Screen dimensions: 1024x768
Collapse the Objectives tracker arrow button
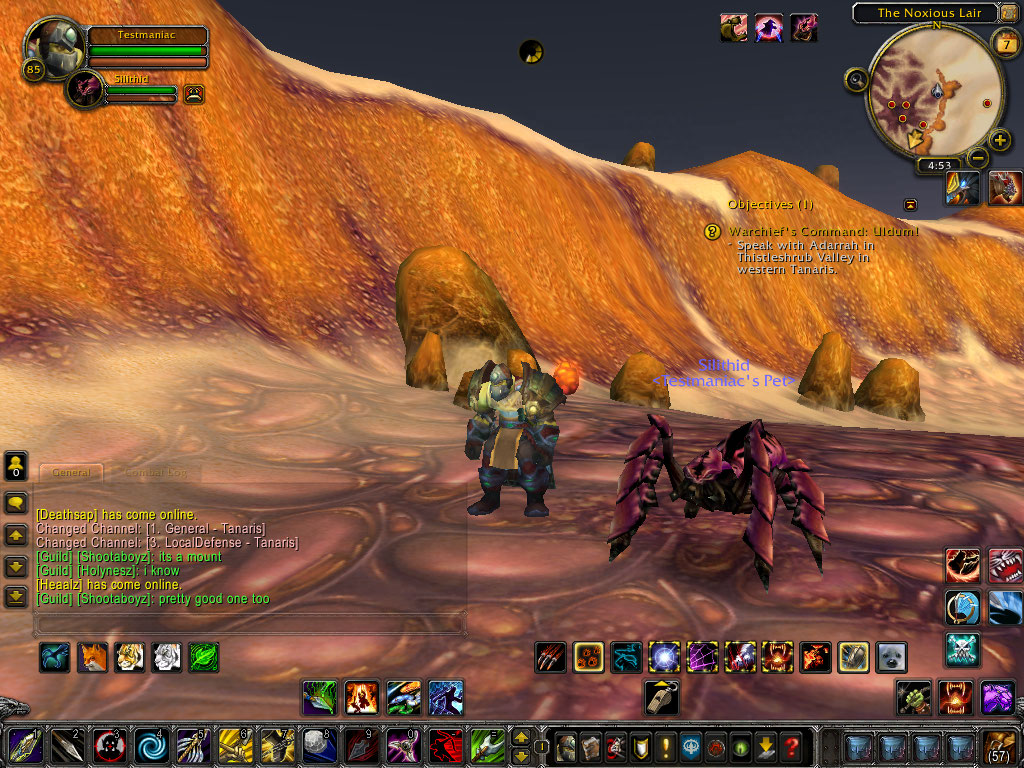pyautogui.click(x=910, y=205)
